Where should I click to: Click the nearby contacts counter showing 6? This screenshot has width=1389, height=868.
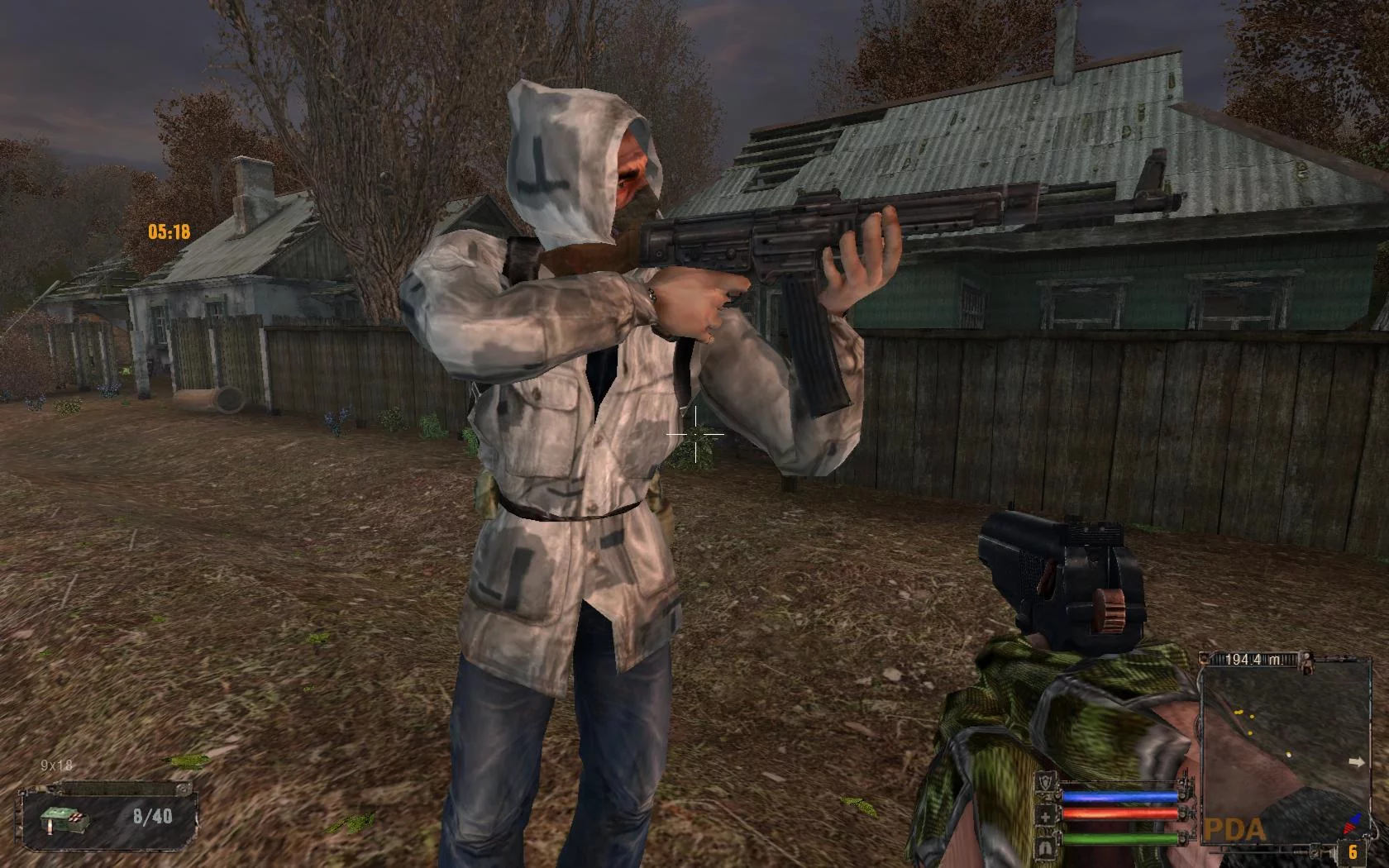coord(1353,851)
